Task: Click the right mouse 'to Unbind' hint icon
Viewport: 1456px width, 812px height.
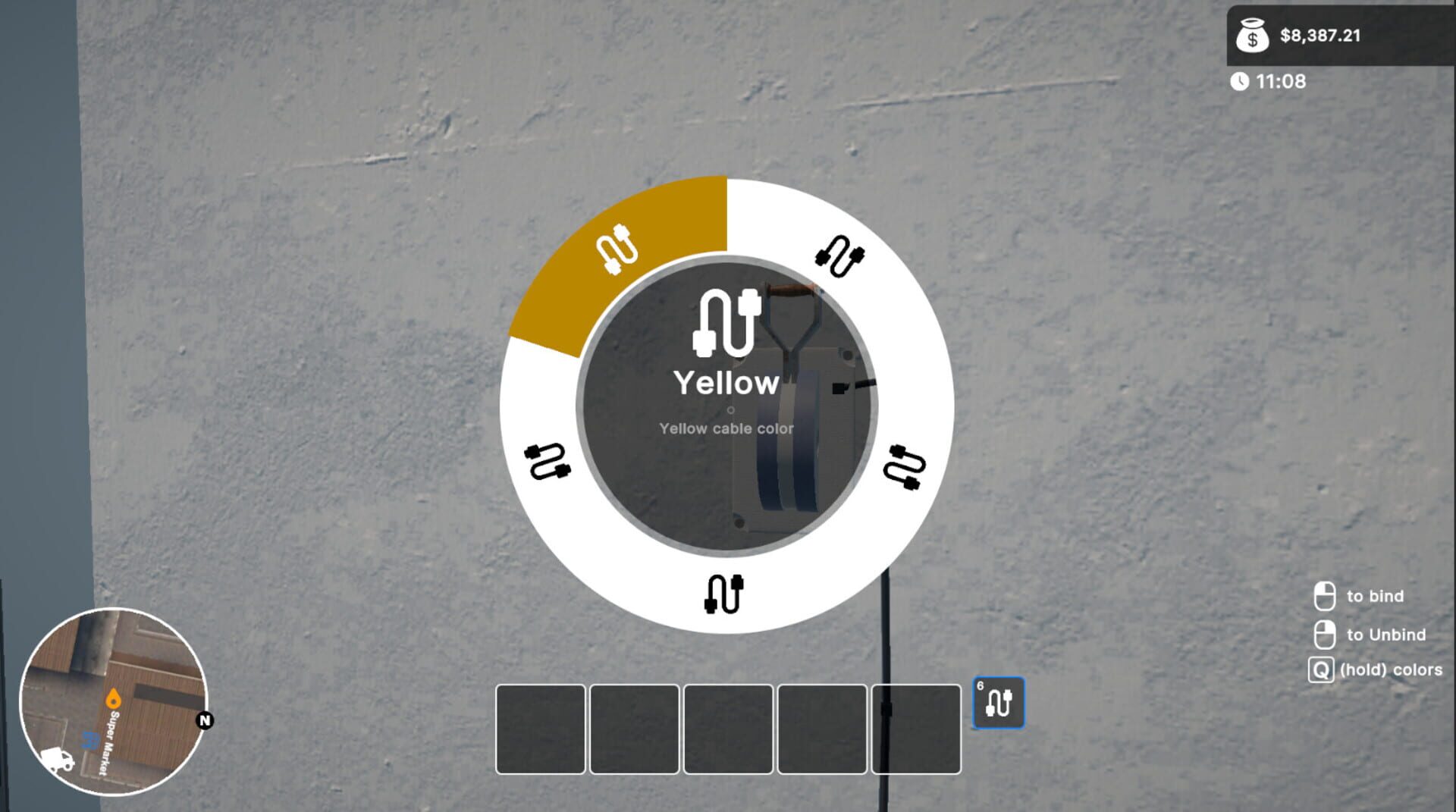Action: (x=1326, y=634)
